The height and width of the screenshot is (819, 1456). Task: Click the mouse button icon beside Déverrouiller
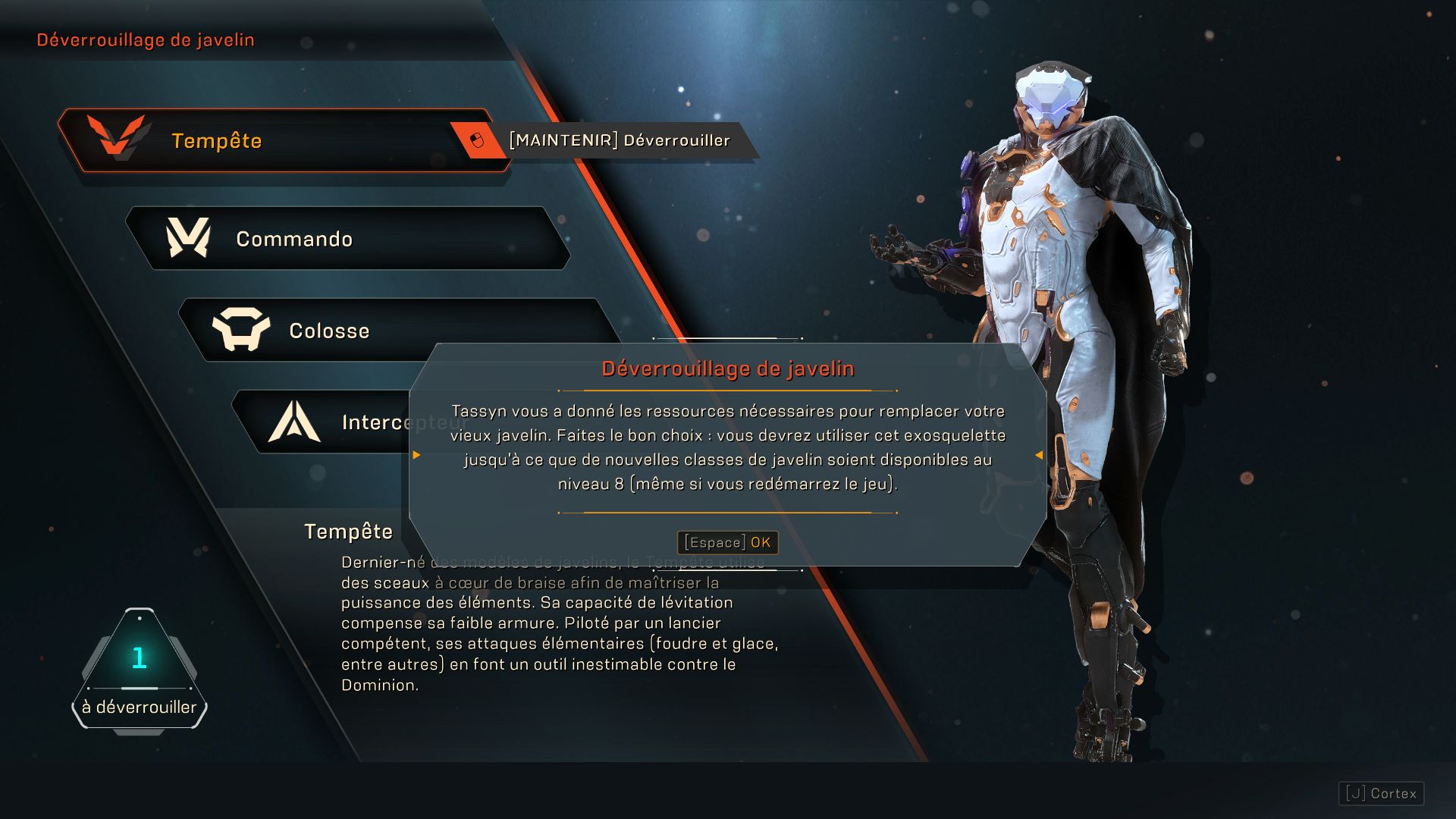pyautogui.click(x=476, y=140)
